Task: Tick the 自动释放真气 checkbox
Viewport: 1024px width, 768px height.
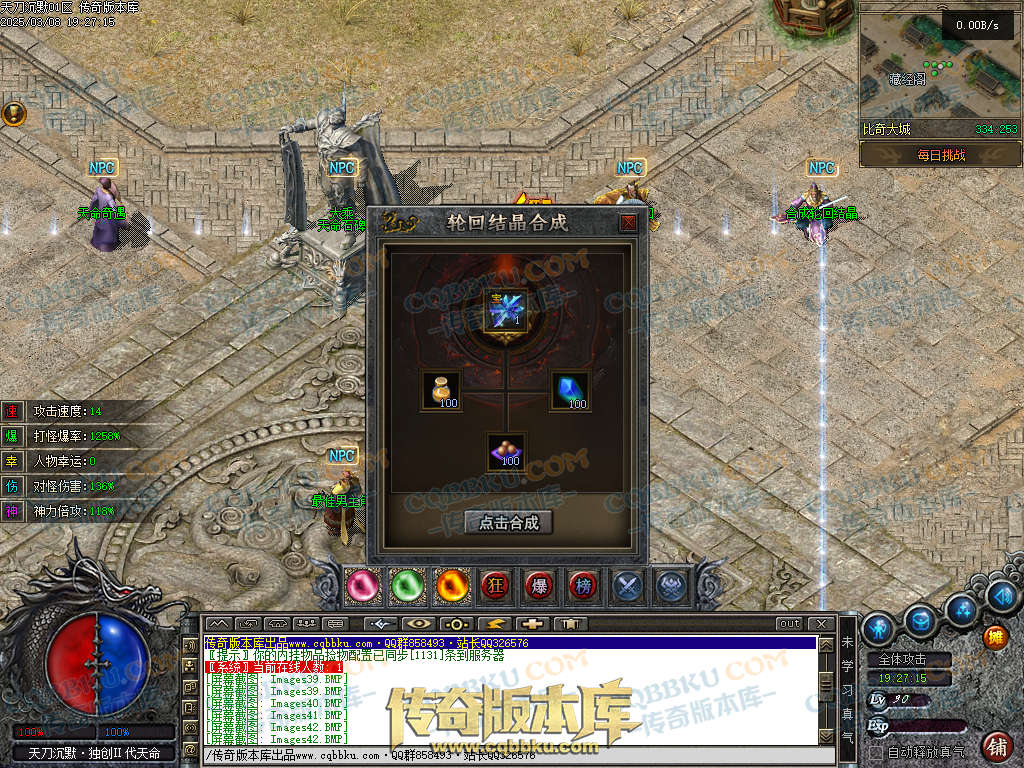Action: pyautogui.click(x=877, y=751)
